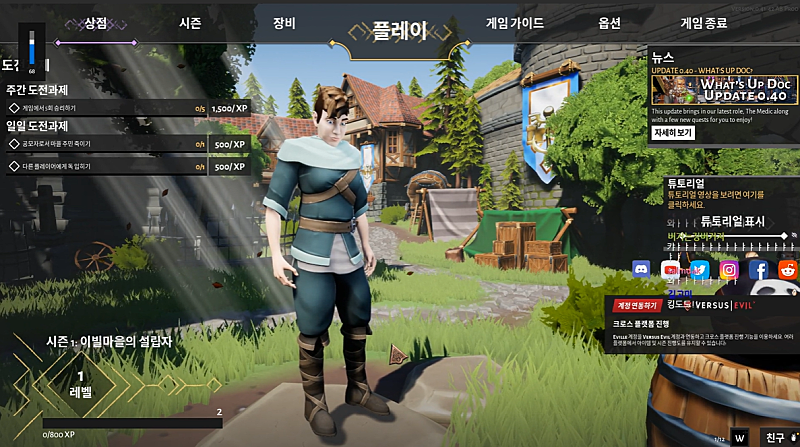Click the 플레이 (Play) button

coord(399,31)
